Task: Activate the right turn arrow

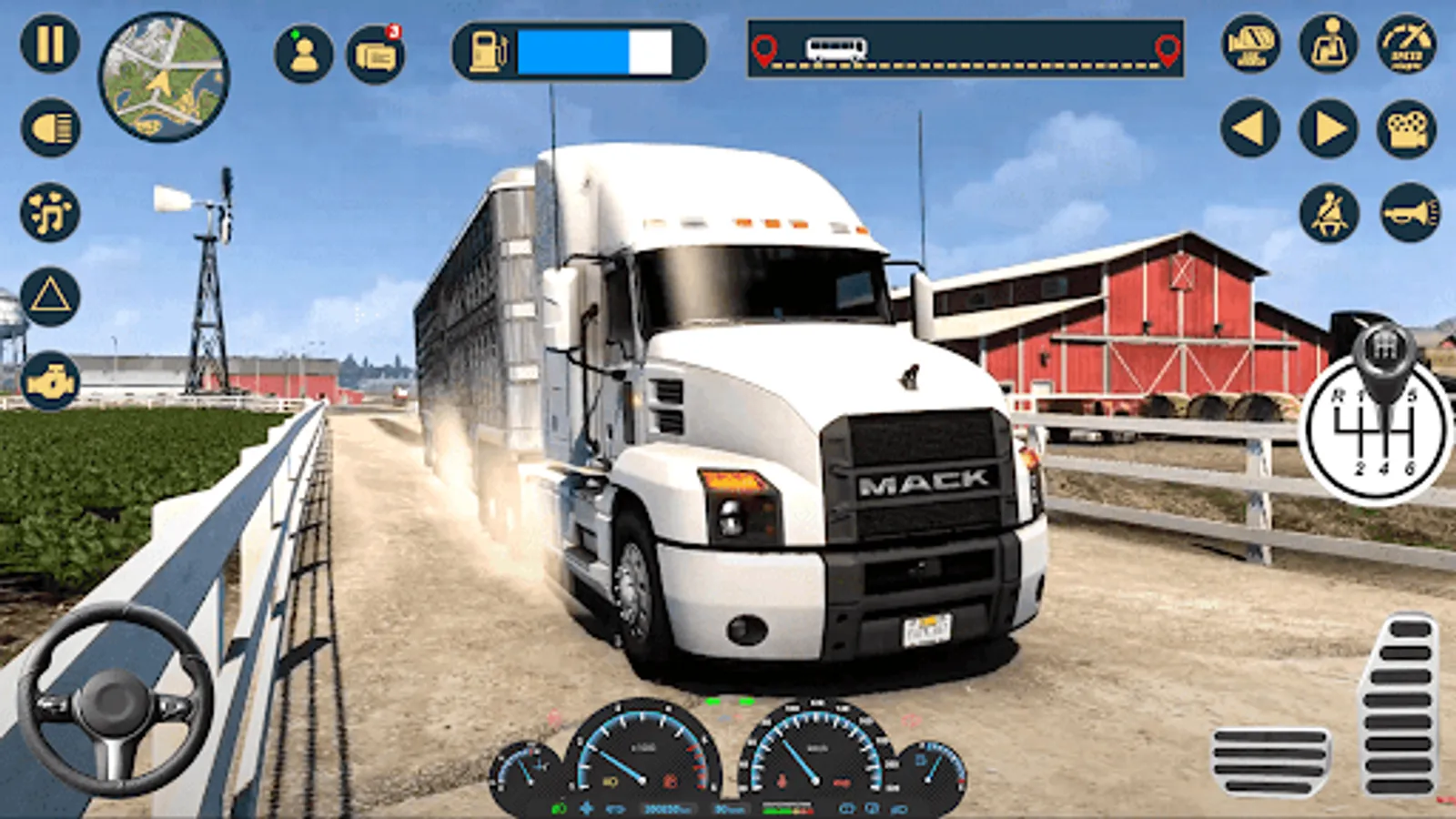Action: [x=1329, y=128]
